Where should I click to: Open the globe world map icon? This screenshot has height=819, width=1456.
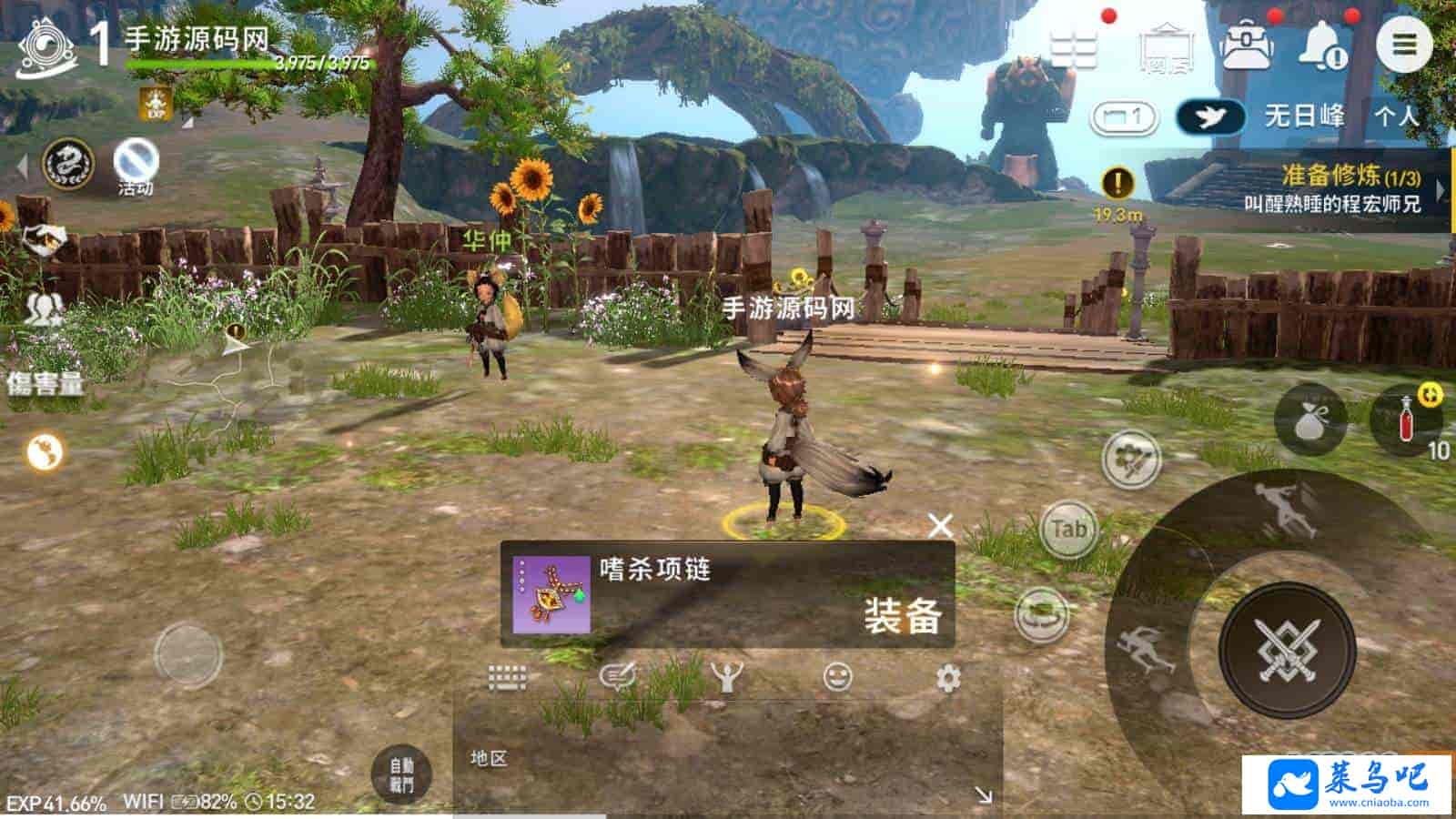[45, 450]
